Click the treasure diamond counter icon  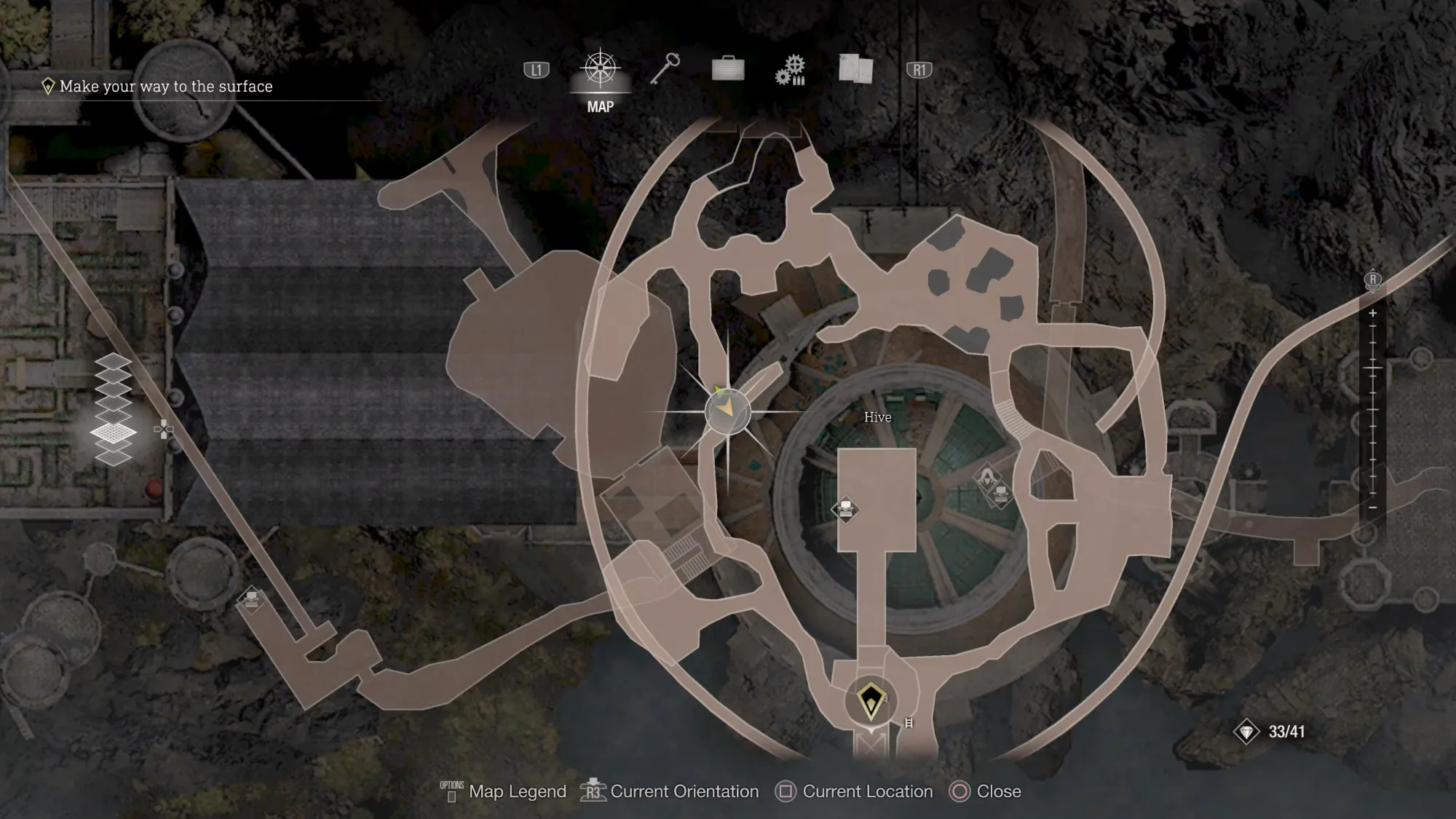point(1246,732)
